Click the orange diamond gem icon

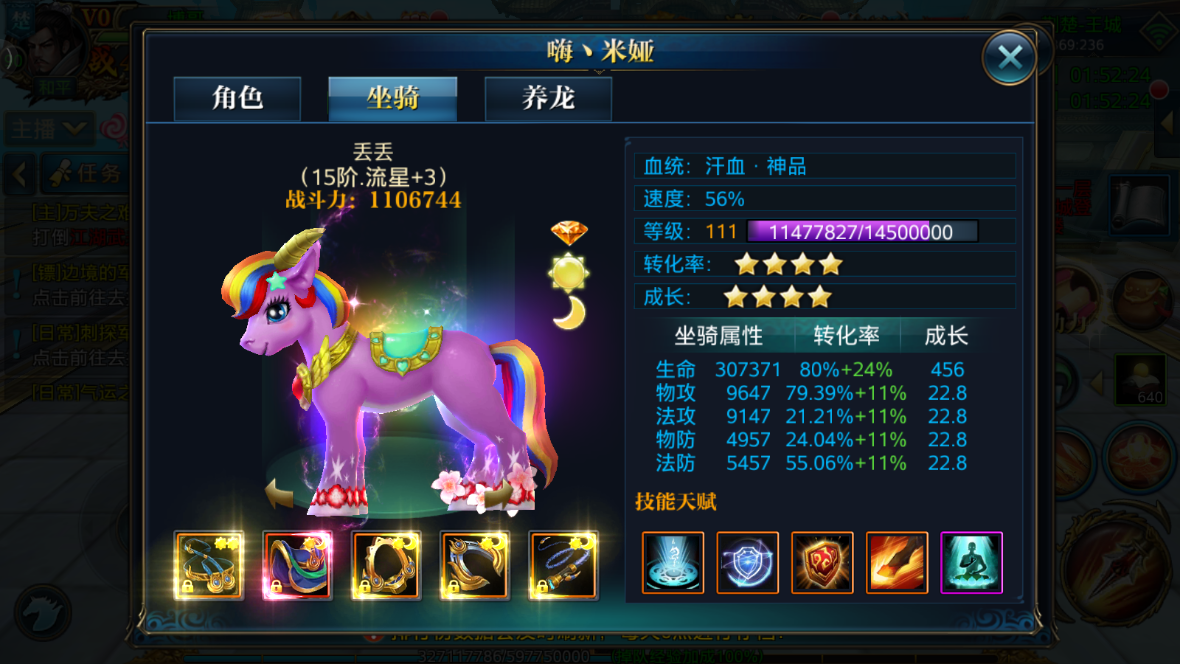coord(569,233)
